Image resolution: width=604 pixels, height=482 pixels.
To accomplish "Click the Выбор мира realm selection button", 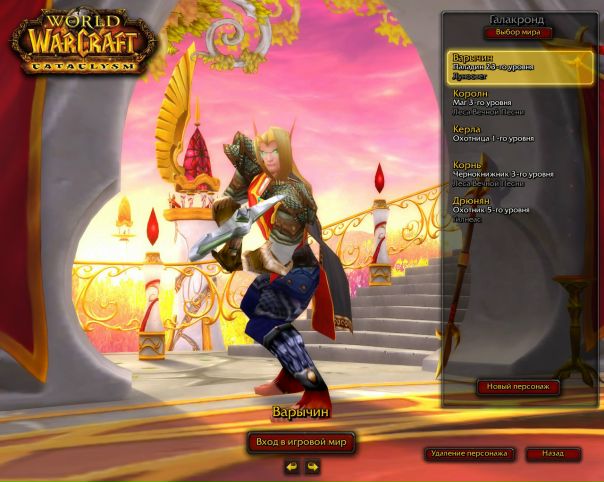I will (517, 33).
